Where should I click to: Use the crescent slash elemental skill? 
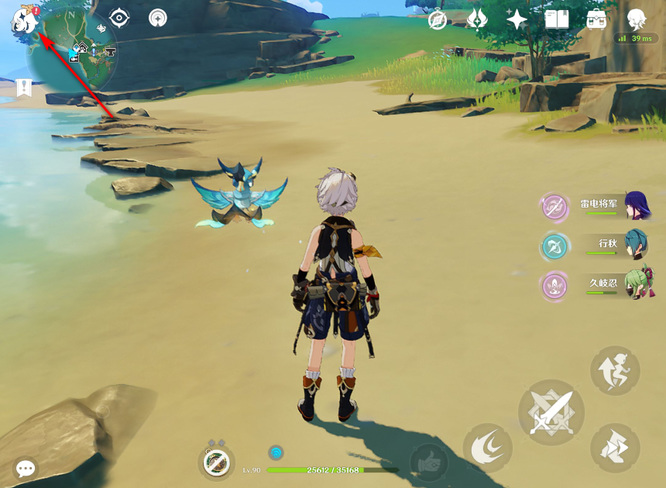pyautogui.click(x=488, y=447)
